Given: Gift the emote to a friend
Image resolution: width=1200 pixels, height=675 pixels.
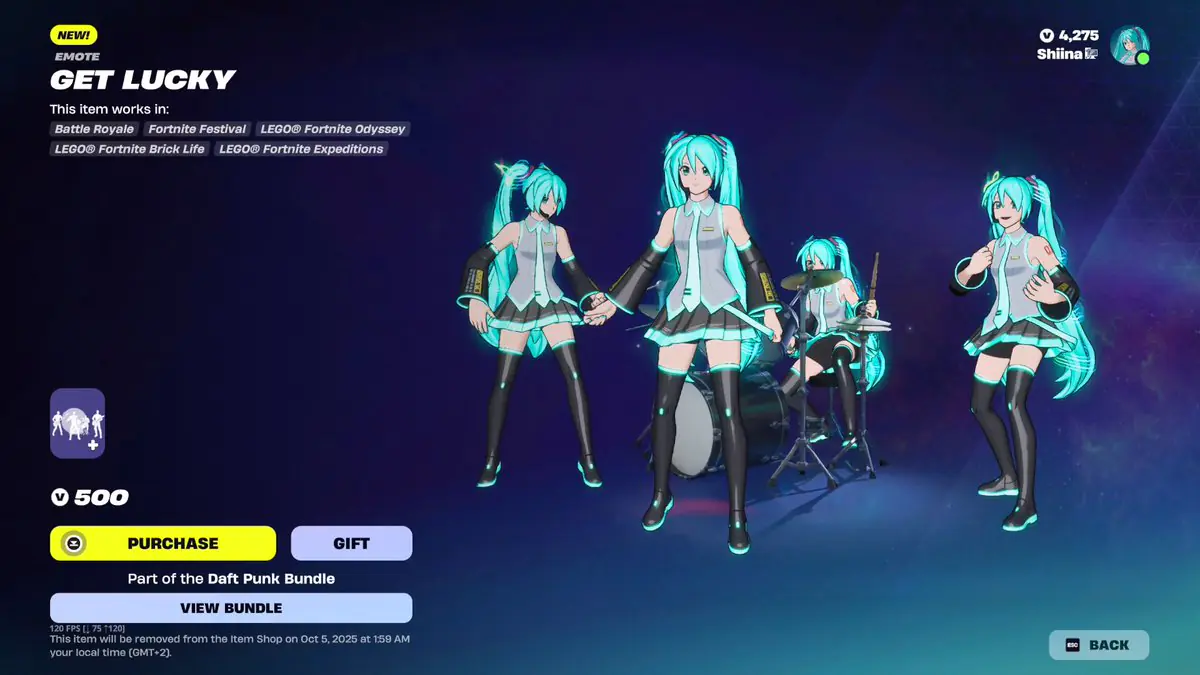Looking at the screenshot, I should pyautogui.click(x=351, y=543).
